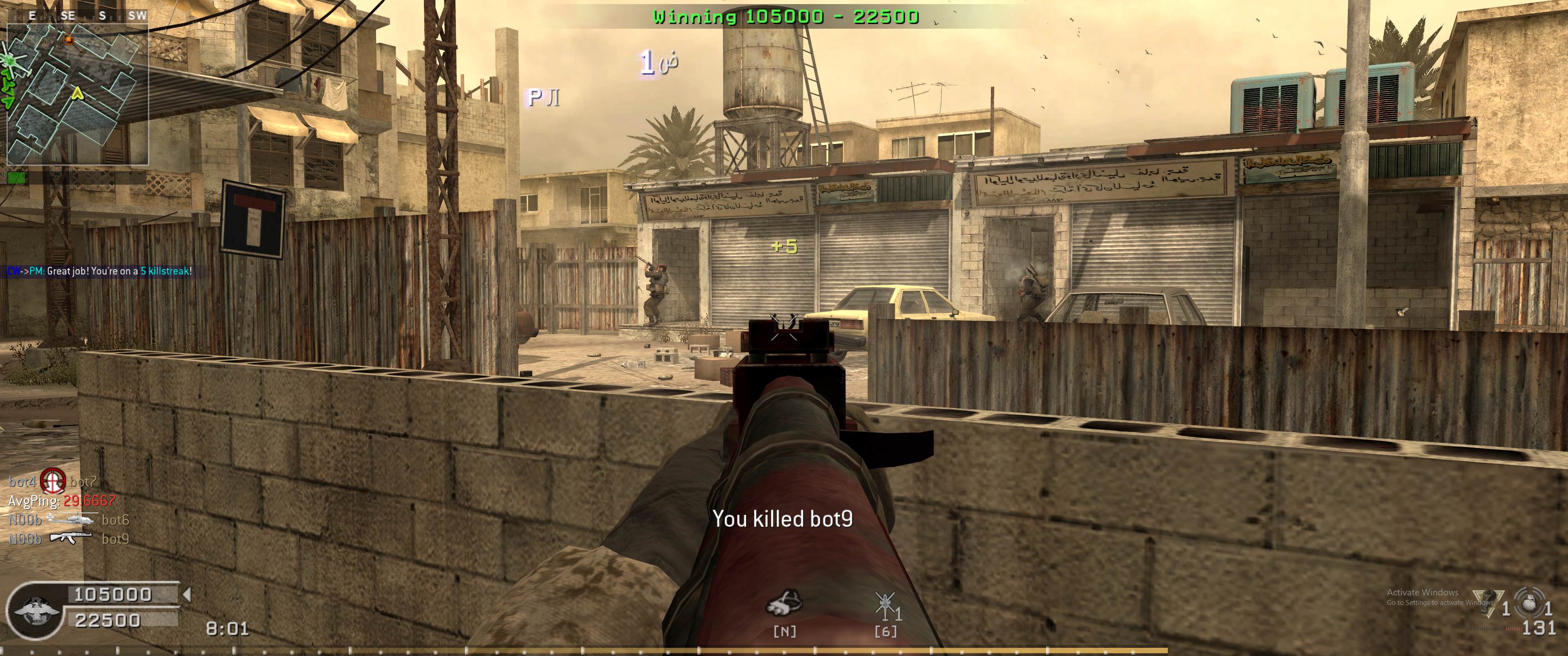Click the night vision goggles icon
Image resolution: width=1568 pixels, height=656 pixels.
click(x=784, y=602)
